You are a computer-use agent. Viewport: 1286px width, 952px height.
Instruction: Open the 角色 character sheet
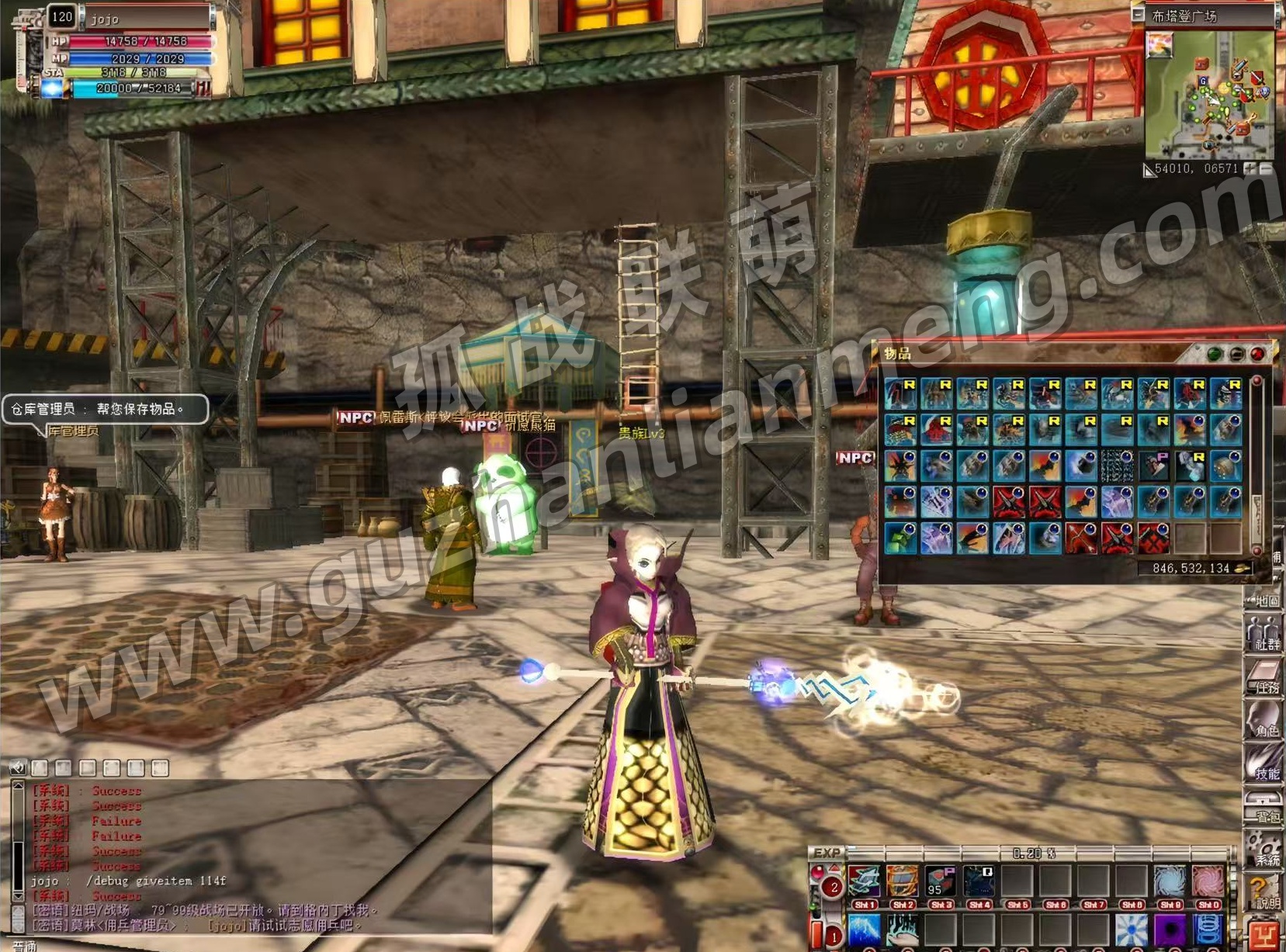coord(1265,720)
